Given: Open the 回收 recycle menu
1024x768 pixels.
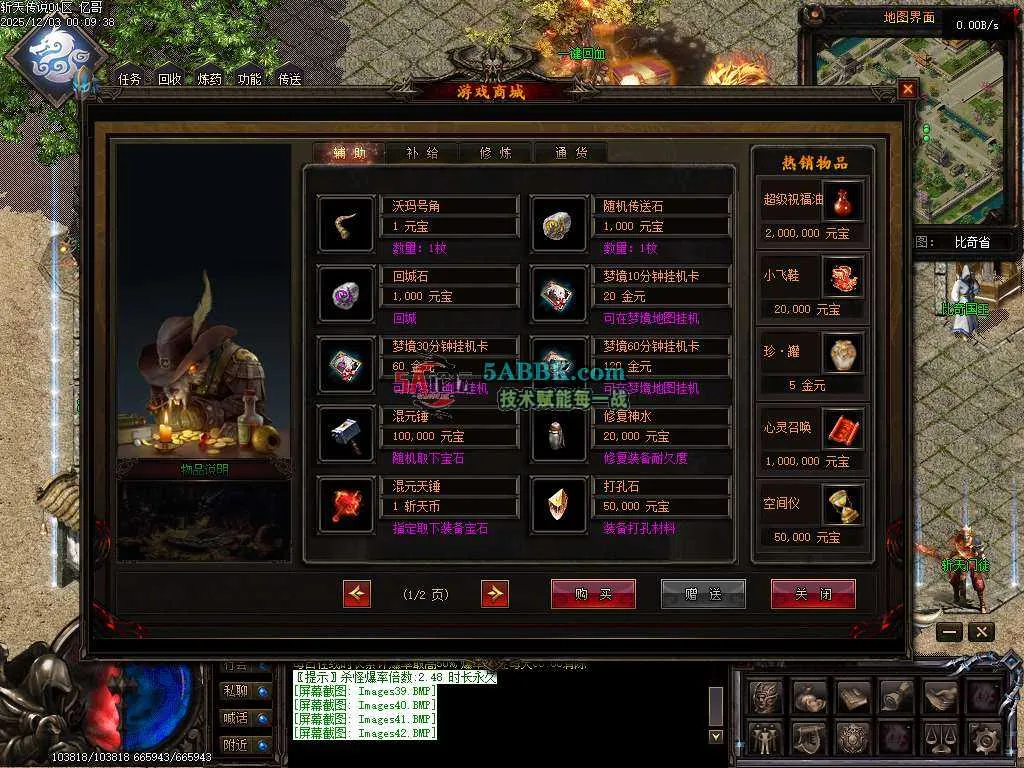Looking at the screenshot, I should [170, 79].
